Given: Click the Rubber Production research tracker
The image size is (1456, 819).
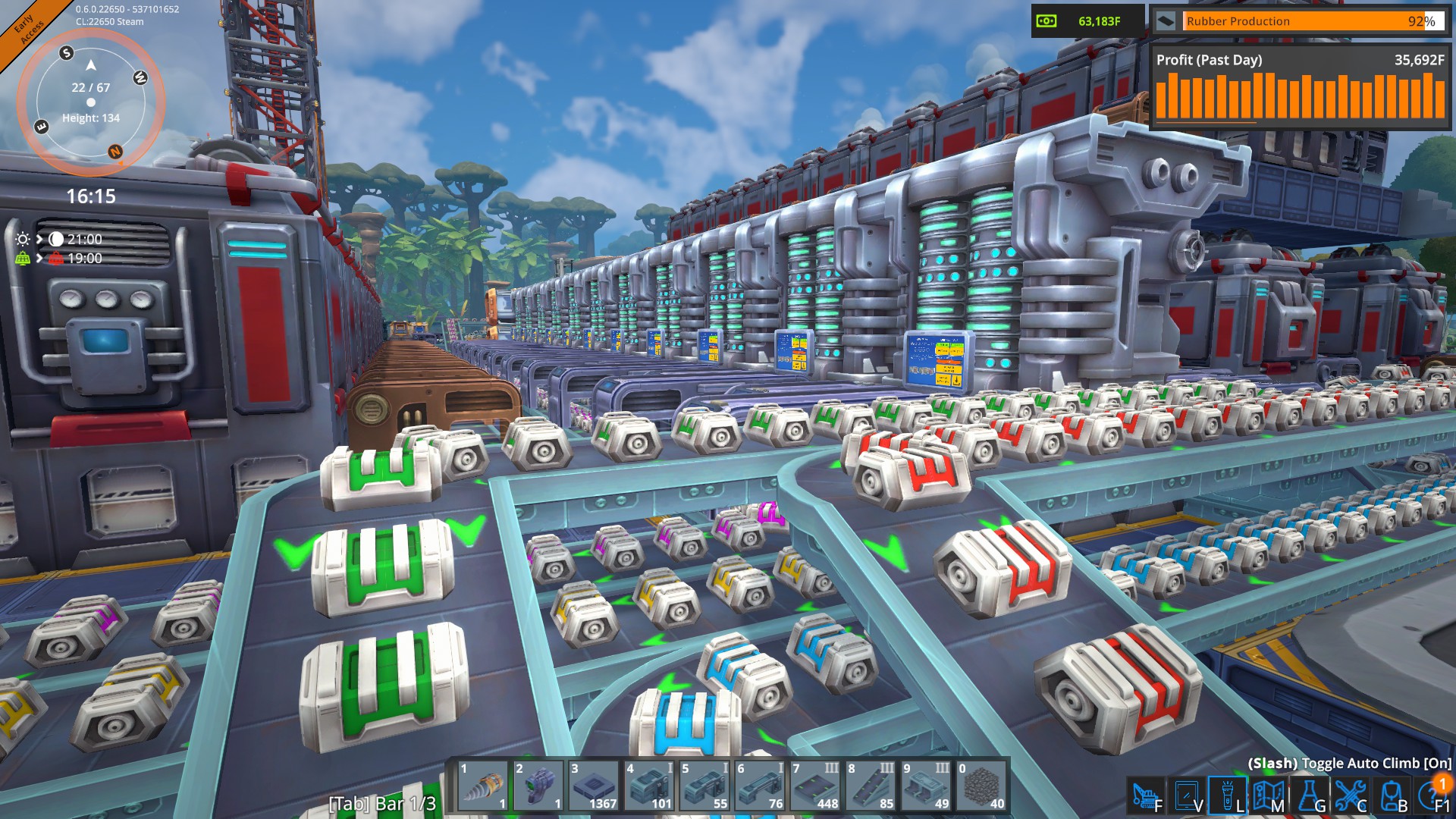Looking at the screenshot, I should tap(1298, 21).
